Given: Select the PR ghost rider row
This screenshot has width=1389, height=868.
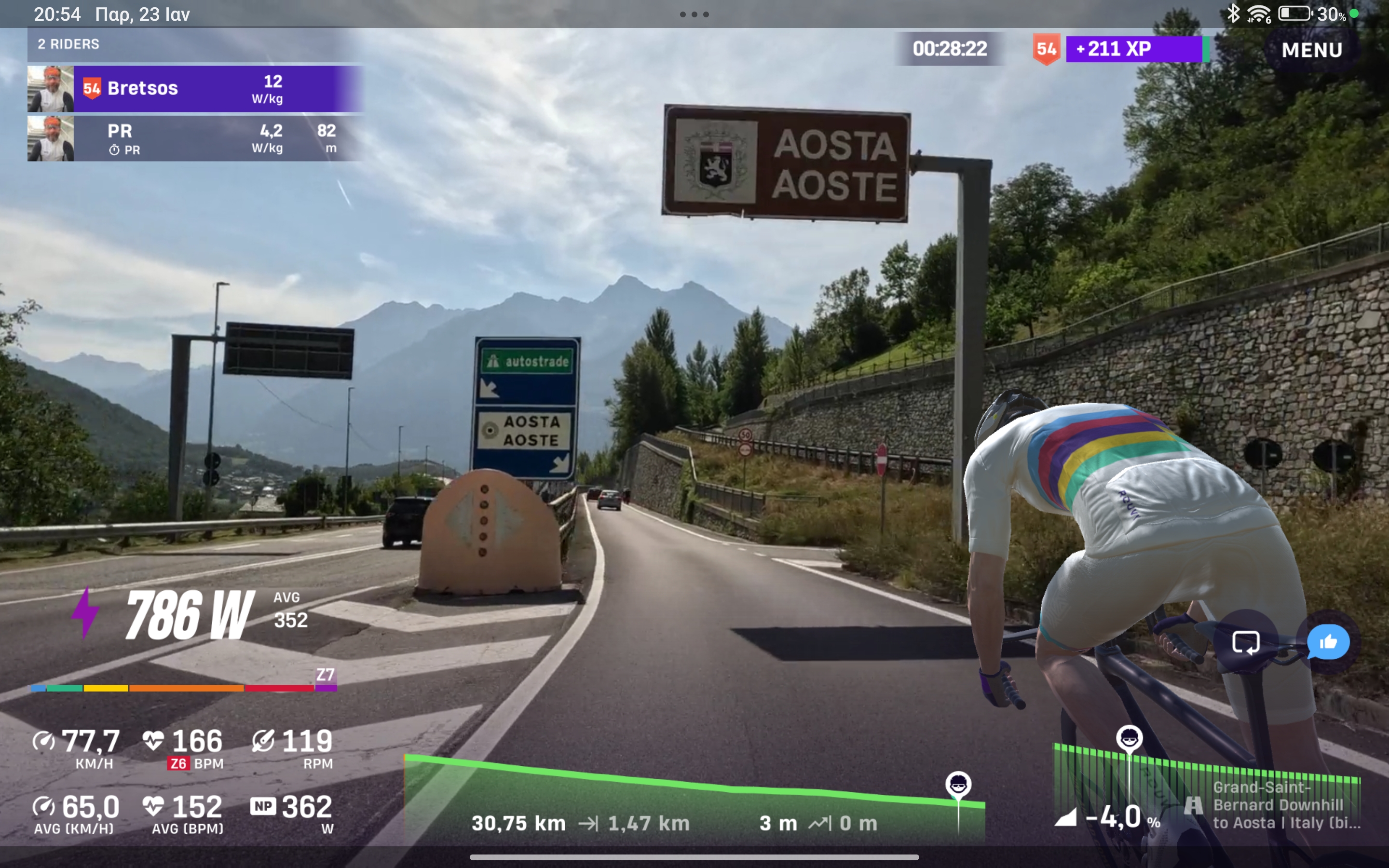Looking at the screenshot, I should pos(195,138).
